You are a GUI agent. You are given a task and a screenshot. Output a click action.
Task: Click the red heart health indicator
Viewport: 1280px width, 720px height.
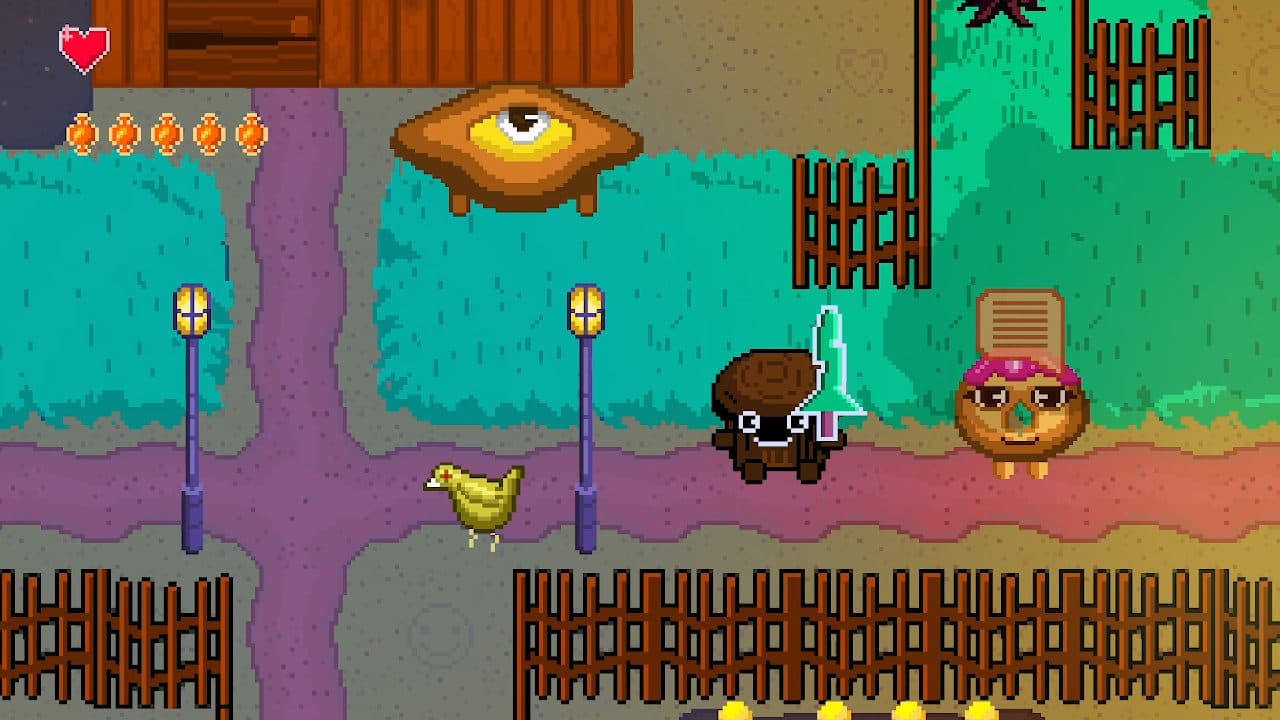pos(85,45)
